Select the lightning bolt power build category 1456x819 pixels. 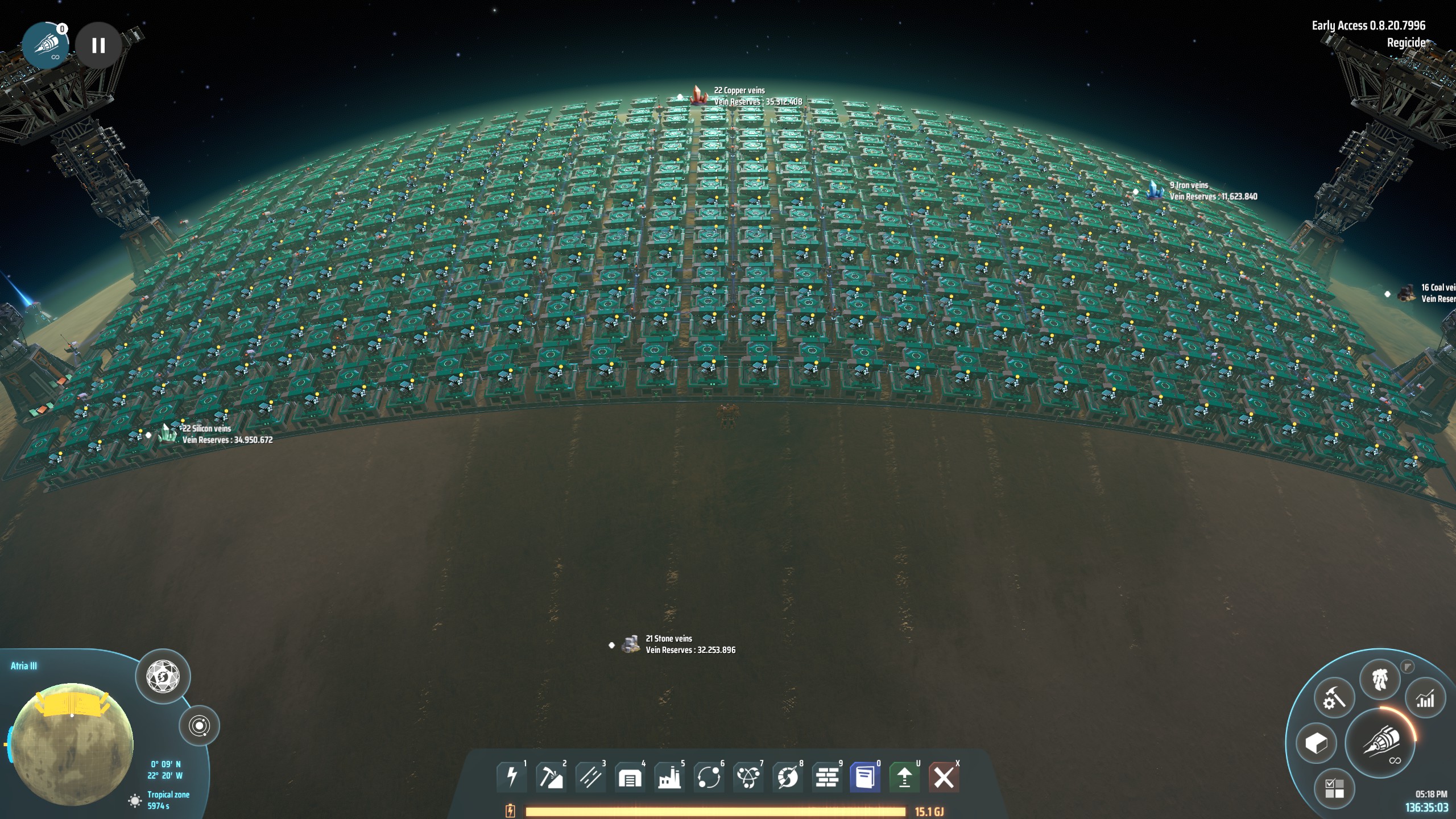pyautogui.click(x=511, y=777)
